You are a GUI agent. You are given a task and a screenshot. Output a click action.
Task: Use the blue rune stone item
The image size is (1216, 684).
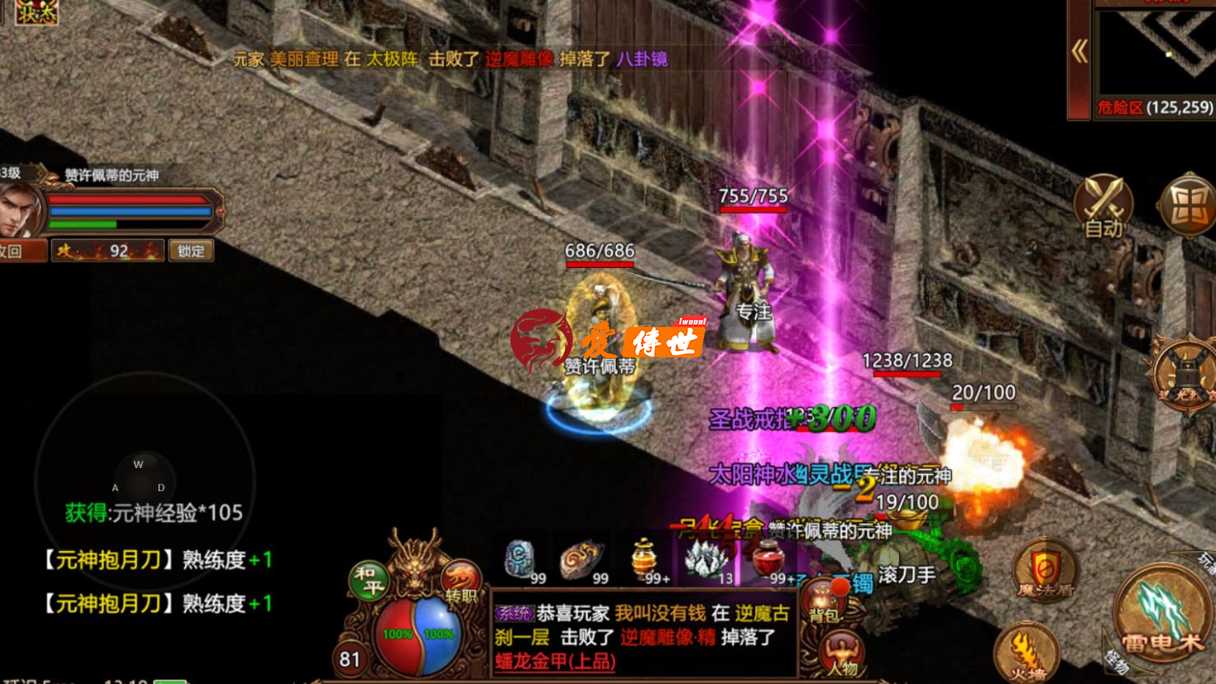[520, 560]
